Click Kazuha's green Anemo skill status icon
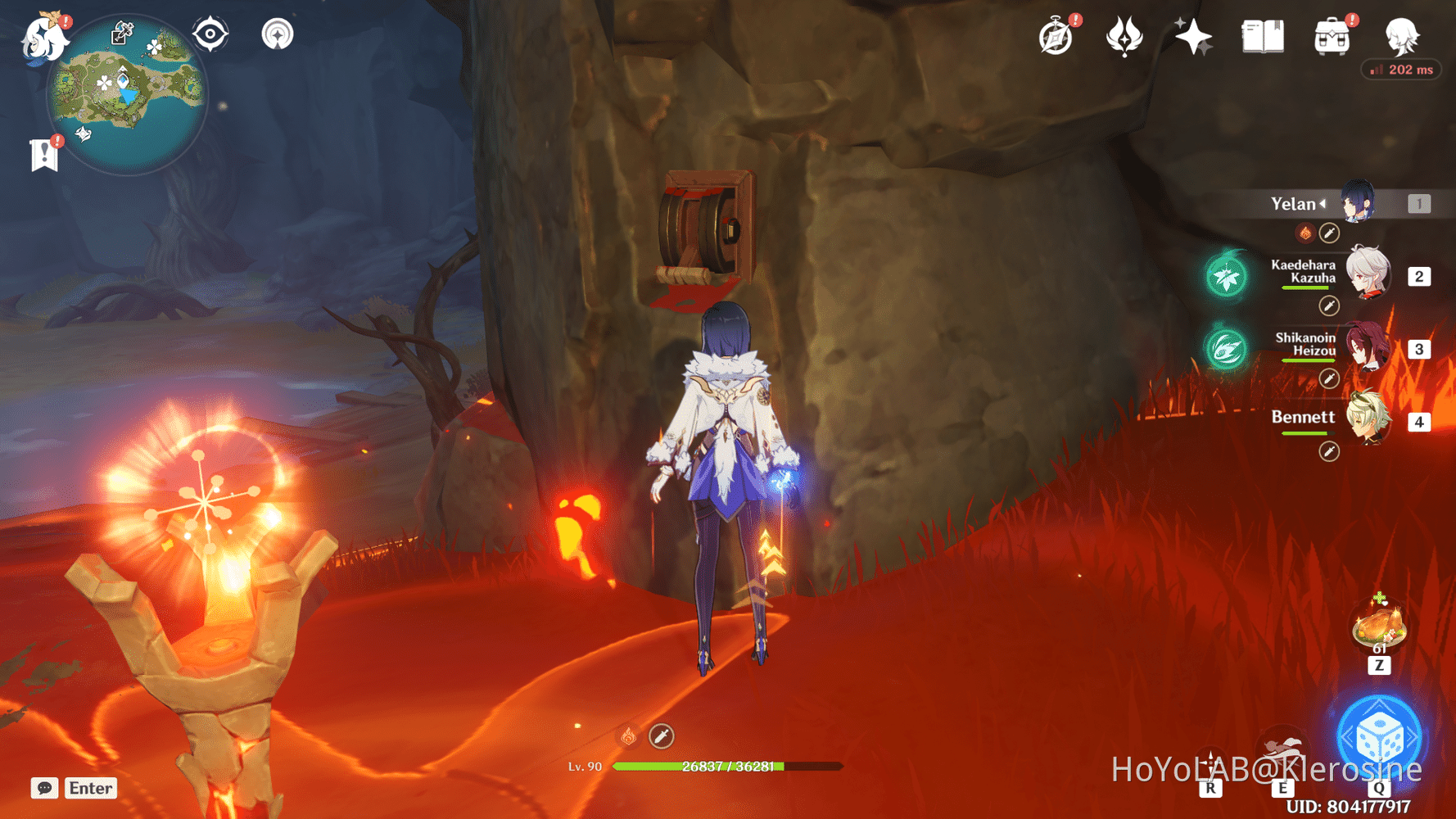Viewport: 1456px width, 819px height. pos(1223,276)
